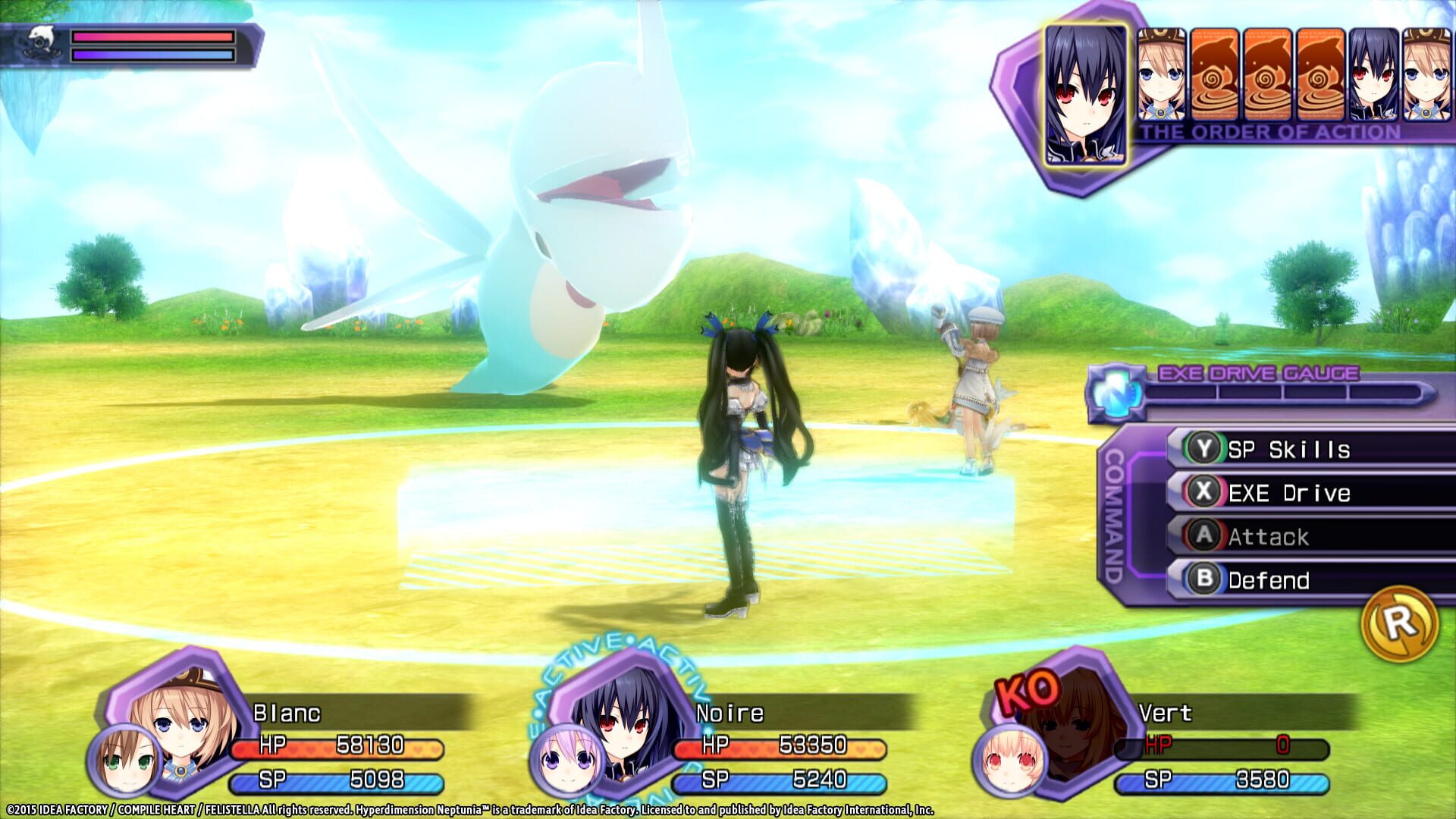Open the SP Skills submenu

[x=1289, y=449]
